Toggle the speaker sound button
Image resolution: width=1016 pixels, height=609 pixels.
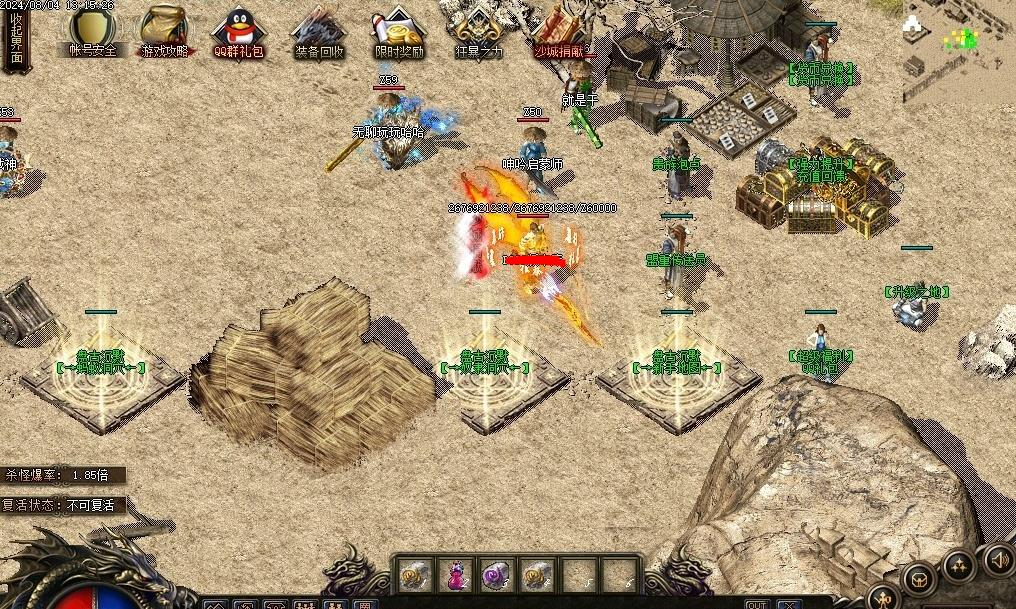[x=998, y=560]
